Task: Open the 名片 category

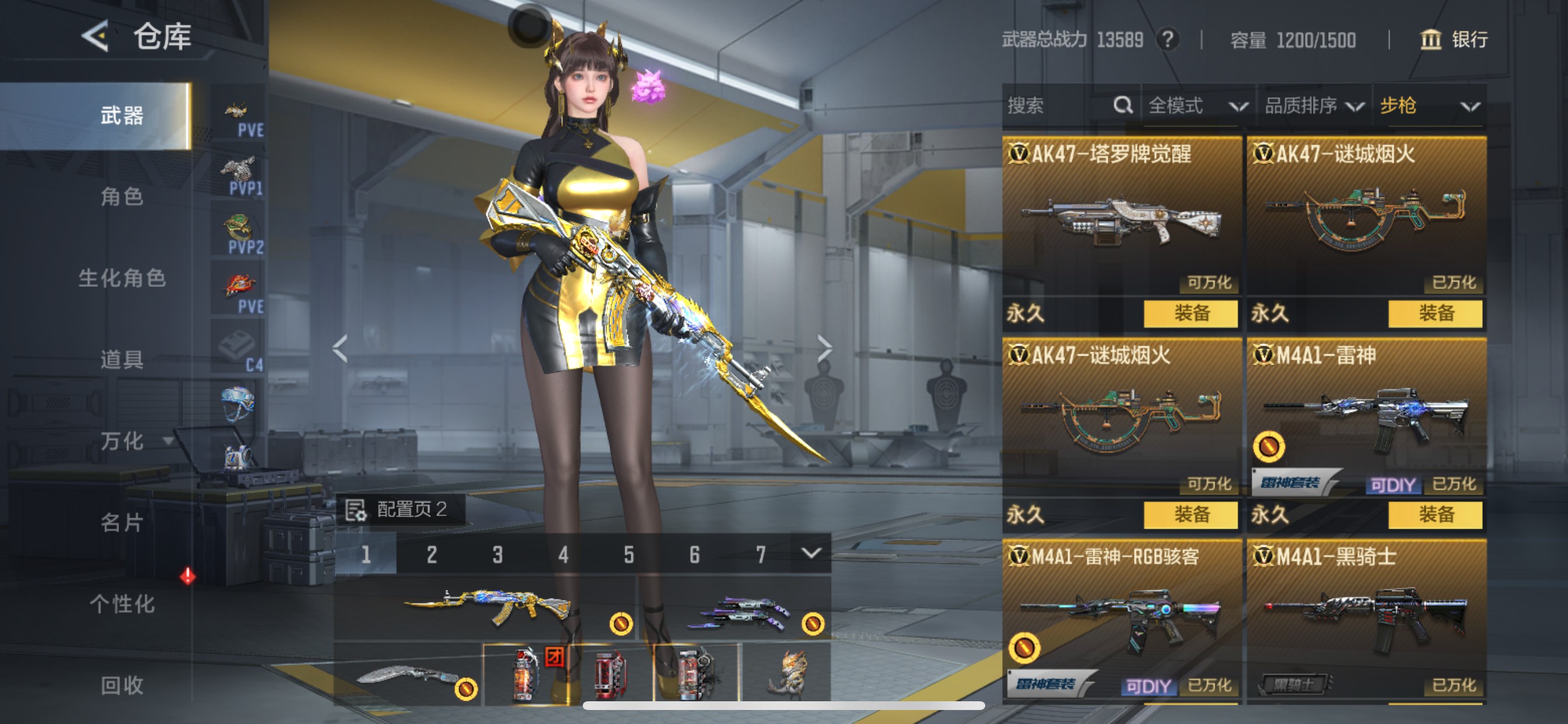Action: pos(122,523)
